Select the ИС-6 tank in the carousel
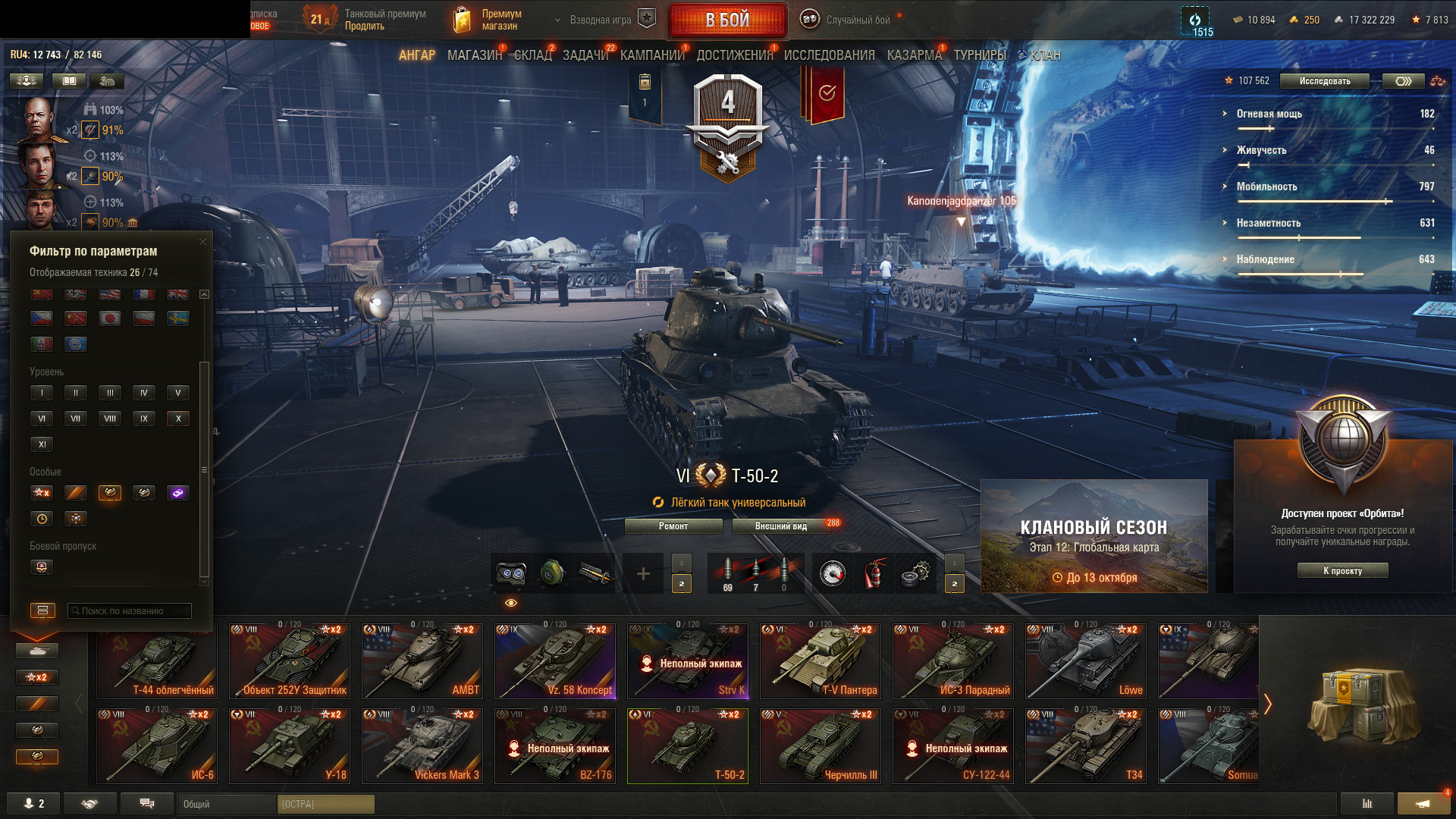This screenshot has height=819, width=1456. pyautogui.click(x=157, y=745)
